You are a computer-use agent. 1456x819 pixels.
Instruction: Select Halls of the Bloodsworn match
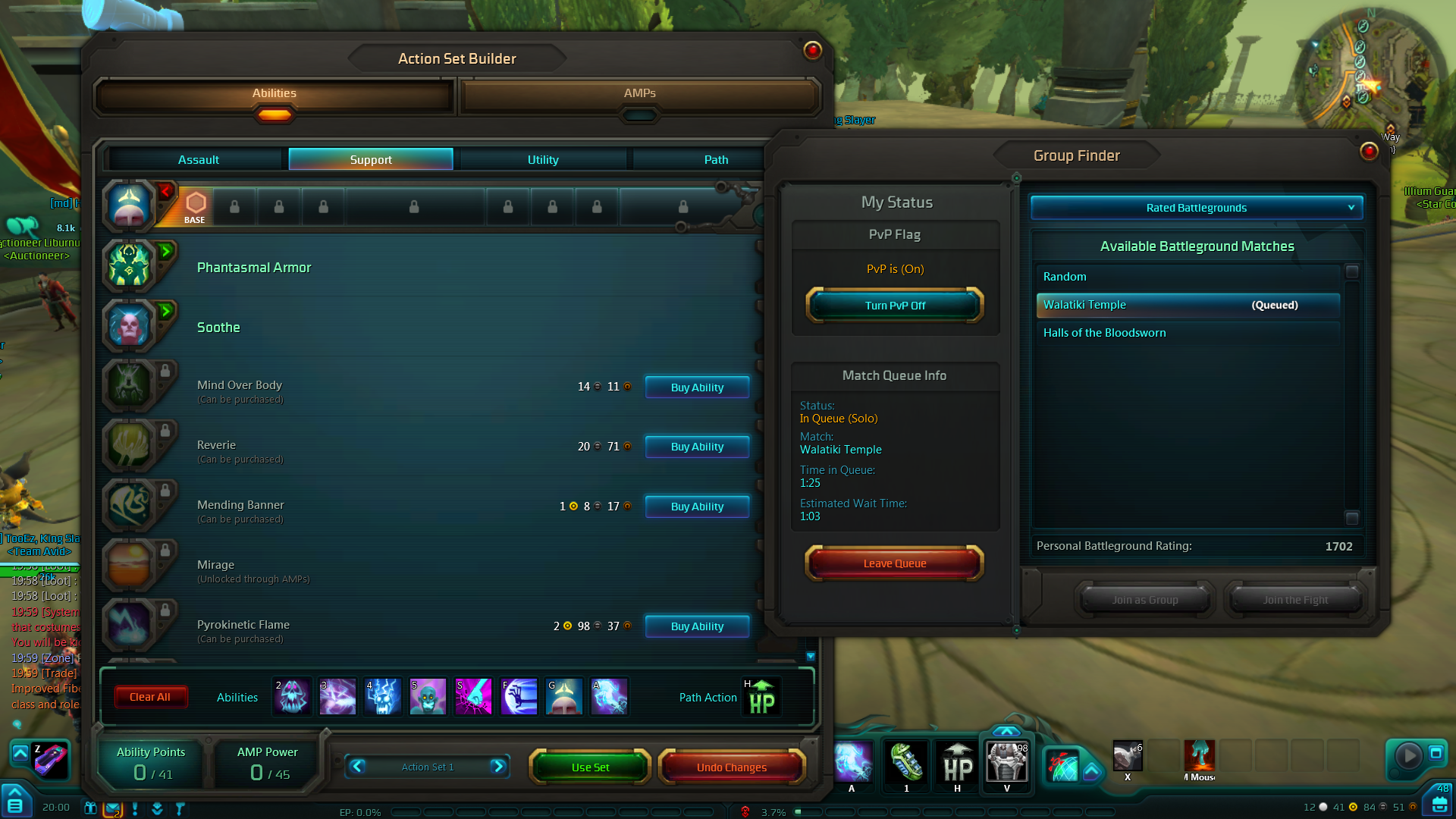pos(1104,333)
